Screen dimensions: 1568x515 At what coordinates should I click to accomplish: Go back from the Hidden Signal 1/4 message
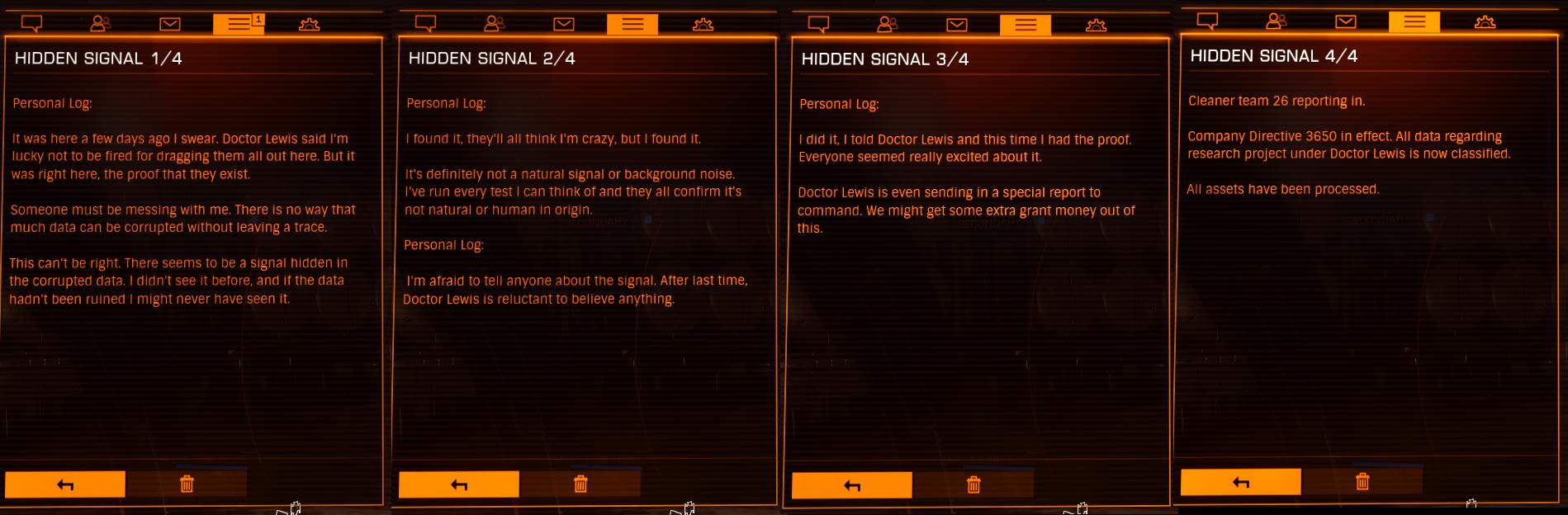(65, 484)
